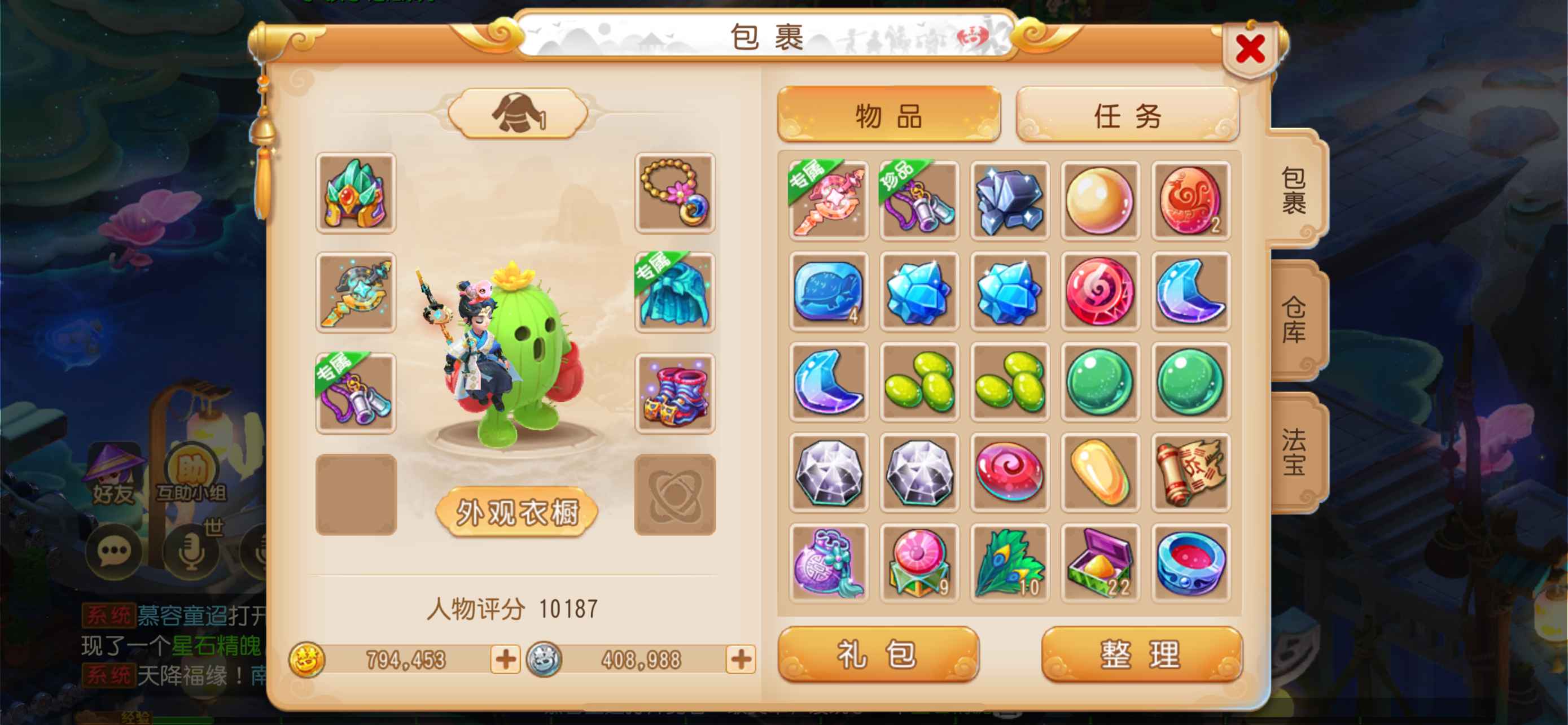Image resolution: width=1568 pixels, height=725 pixels.
Task: Open the equipped weapon item
Action: [356, 294]
